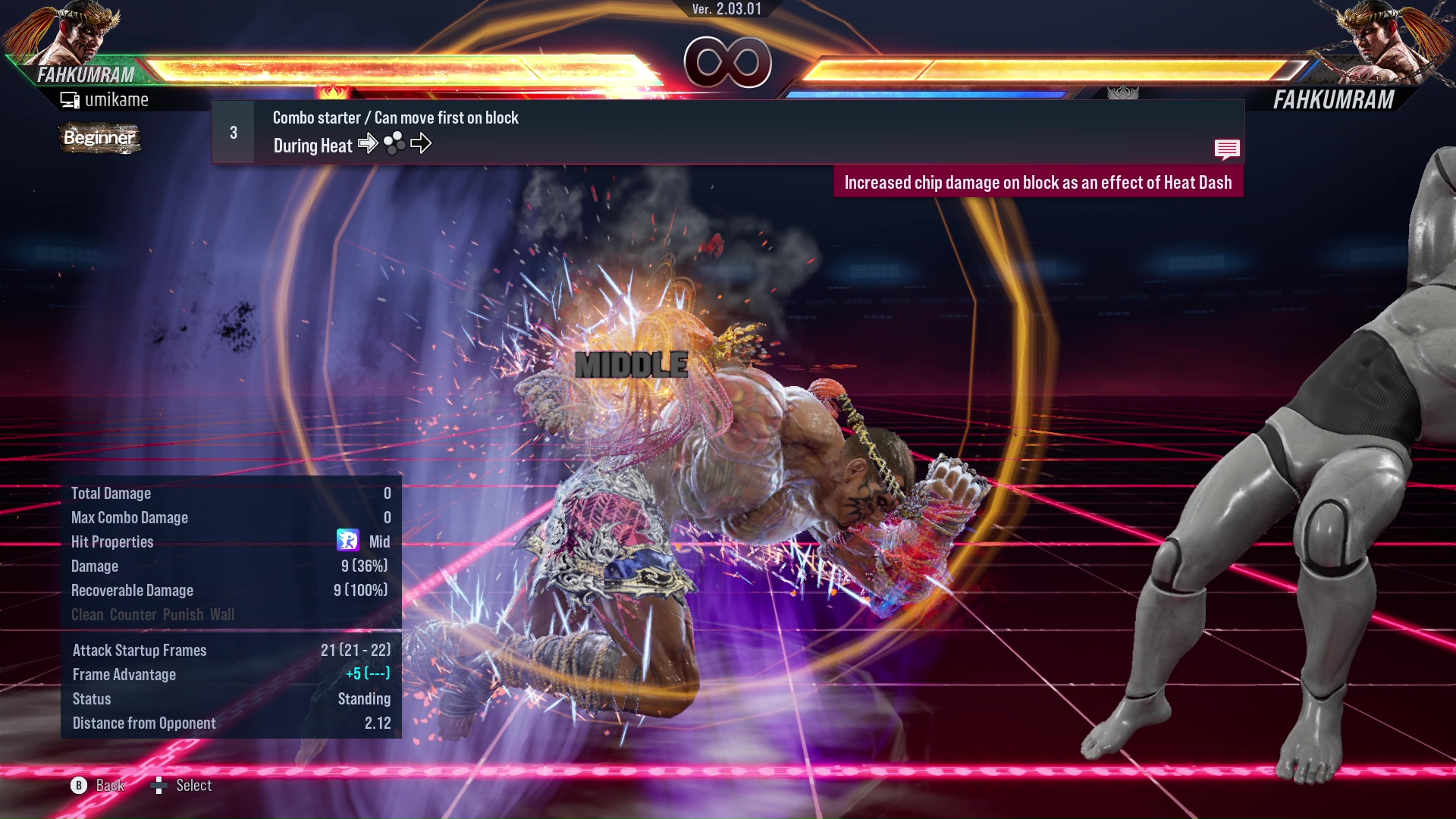Click the FAHKUMRAM nameplate on the right
Image resolution: width=1456 pixels, height=819 pixels.
pyautogui.click(x=1333, y=98)
